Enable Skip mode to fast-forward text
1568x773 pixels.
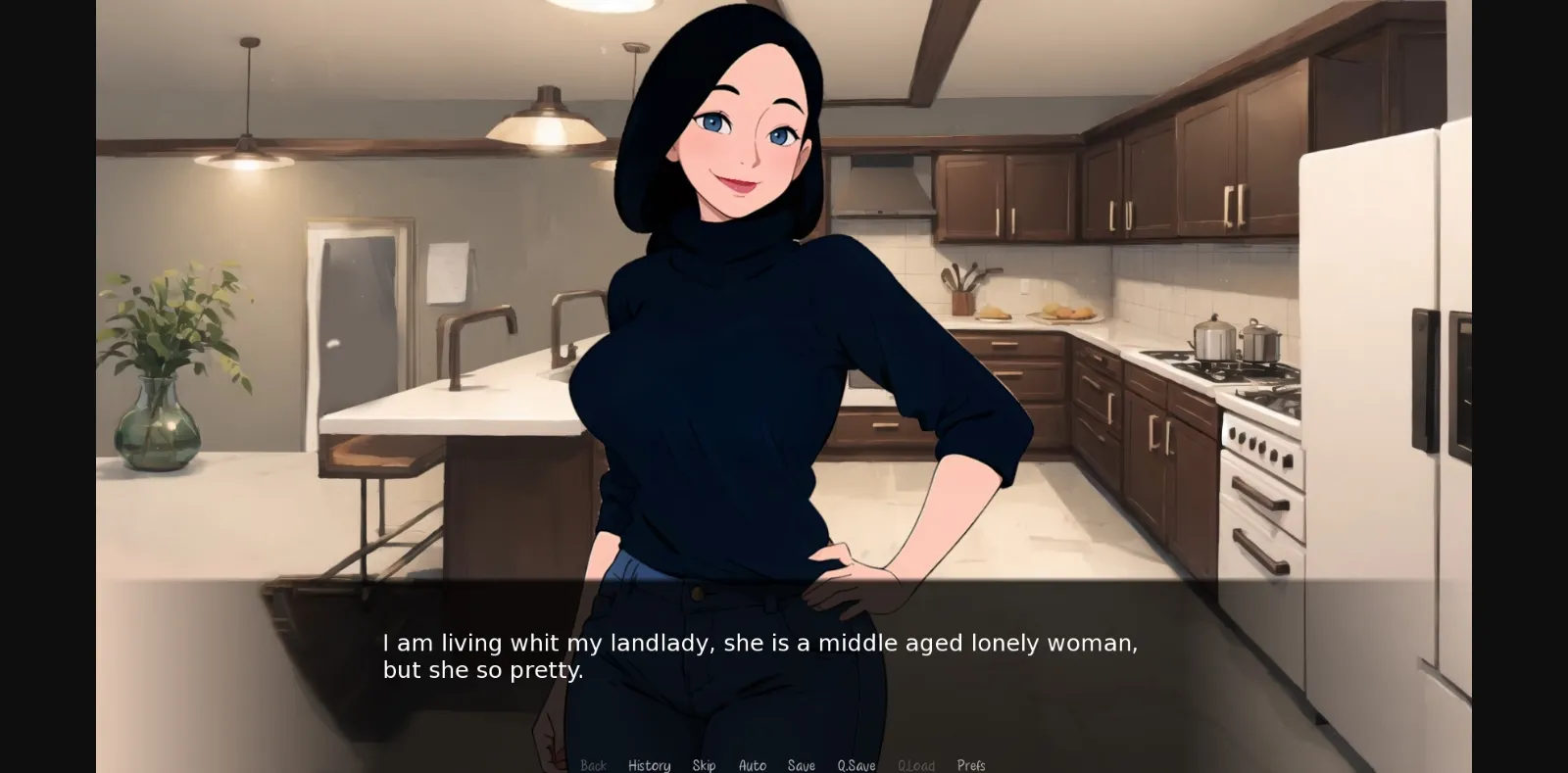tap(704, 765)
